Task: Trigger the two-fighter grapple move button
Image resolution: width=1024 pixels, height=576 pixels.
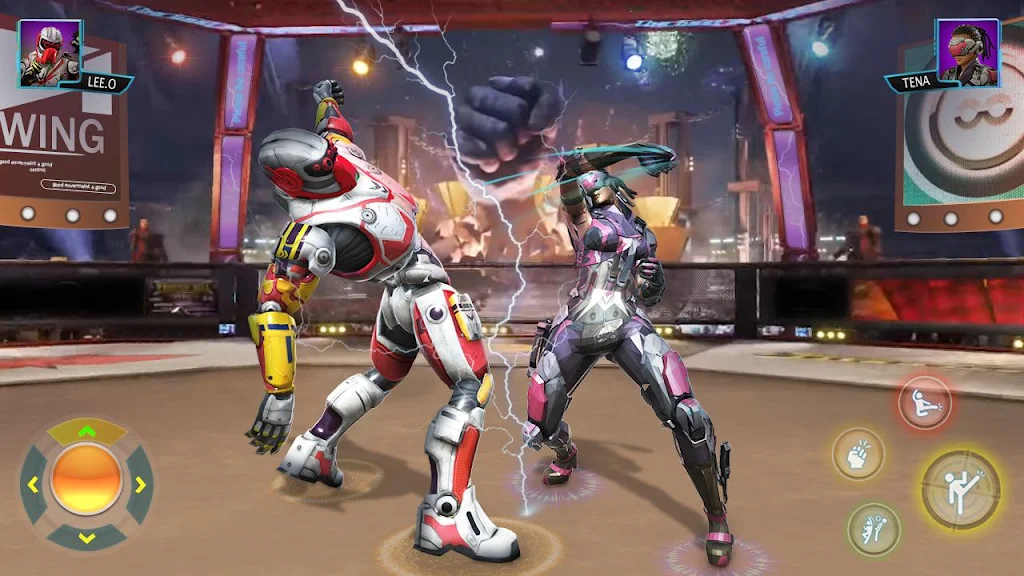Action: click(874, 529)
